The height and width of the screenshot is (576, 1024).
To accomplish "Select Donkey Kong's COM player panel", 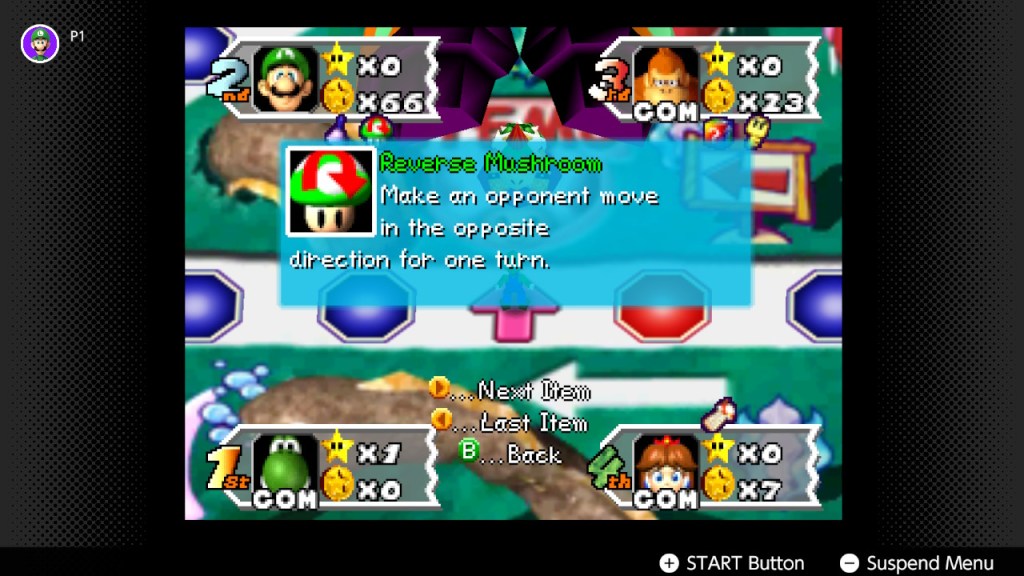I will (712, 80).
